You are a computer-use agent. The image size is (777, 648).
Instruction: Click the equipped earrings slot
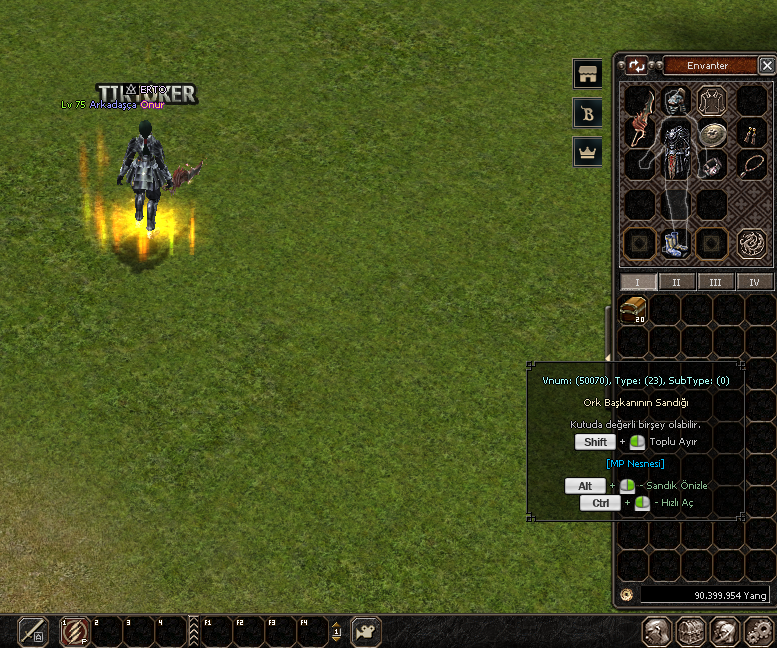tap(751, 133)
